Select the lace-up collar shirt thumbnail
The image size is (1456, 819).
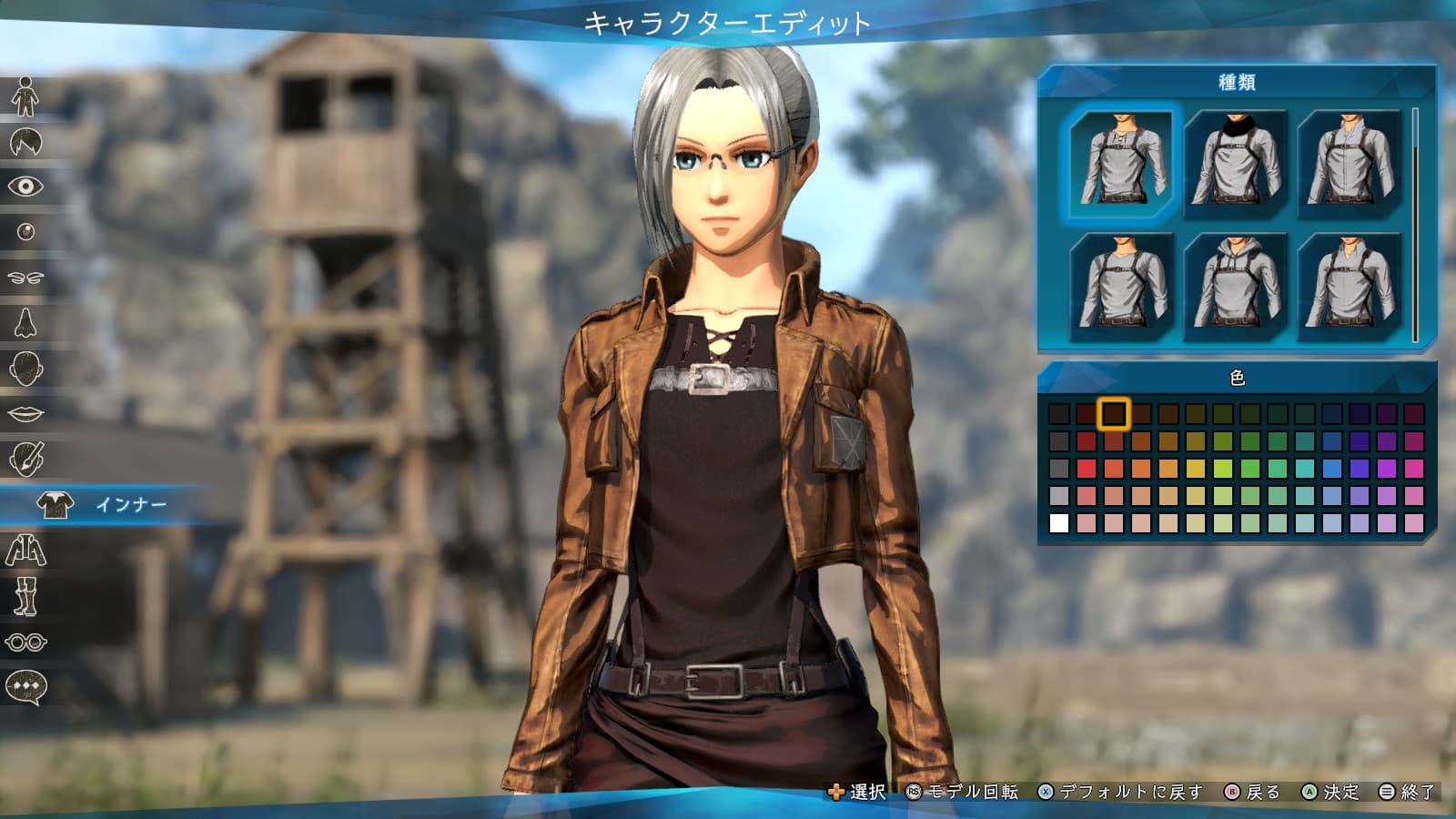coord(1122,163)
